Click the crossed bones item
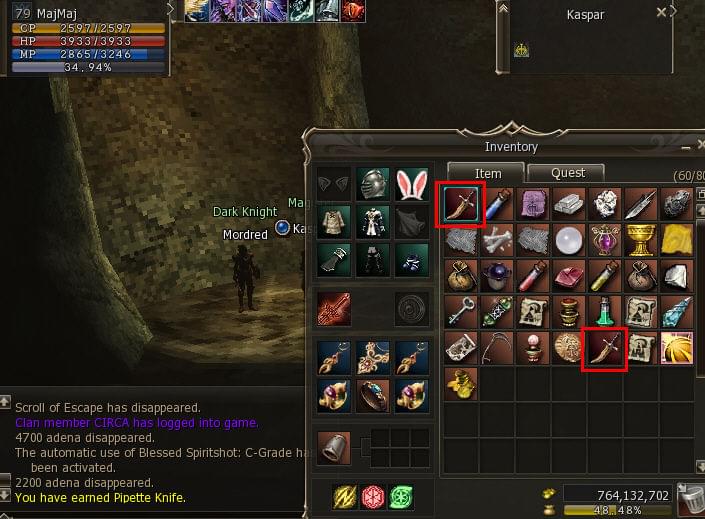 click(x=496, y=240)
